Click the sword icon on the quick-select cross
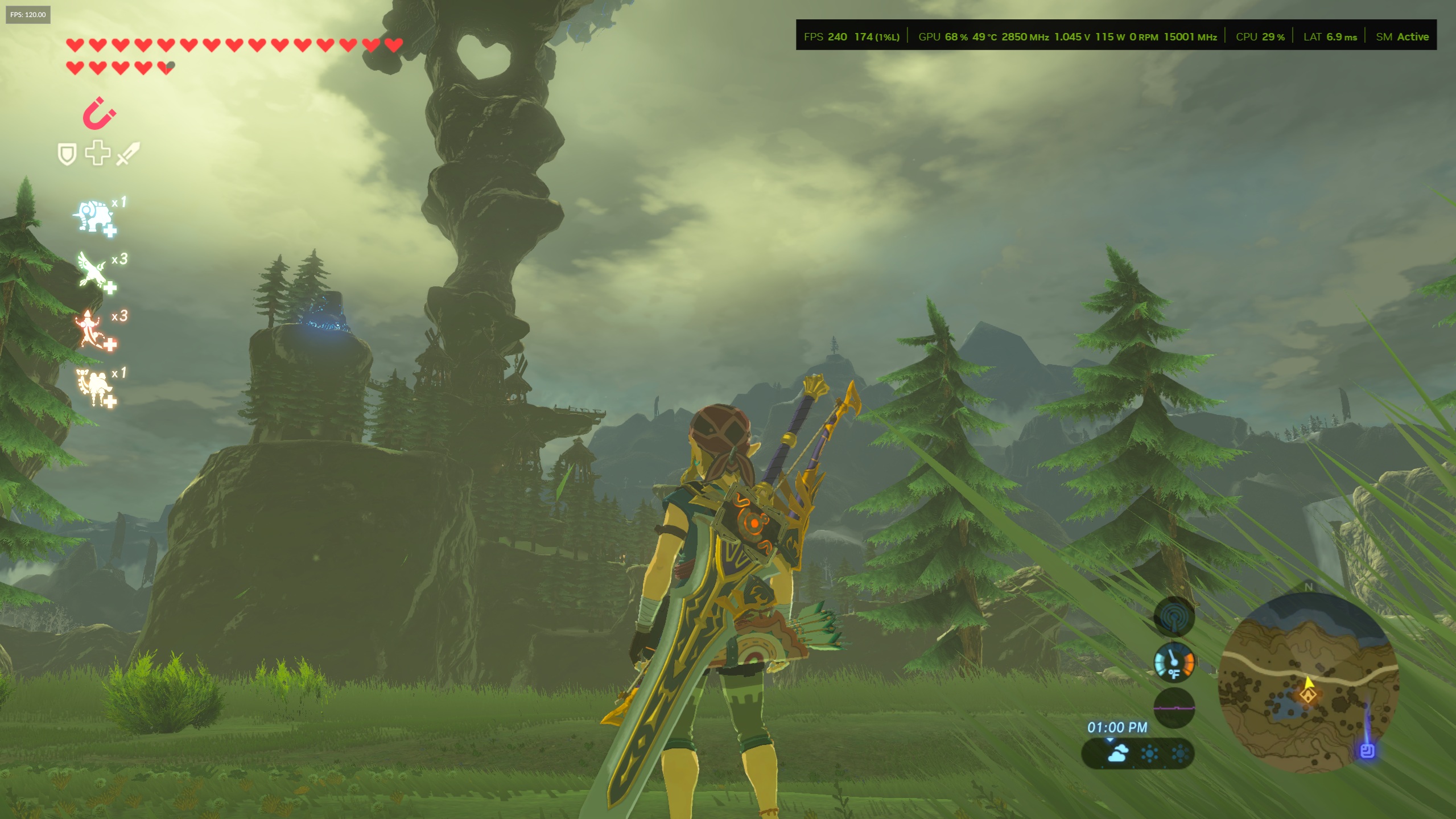1456x819 pixels. 128,154
